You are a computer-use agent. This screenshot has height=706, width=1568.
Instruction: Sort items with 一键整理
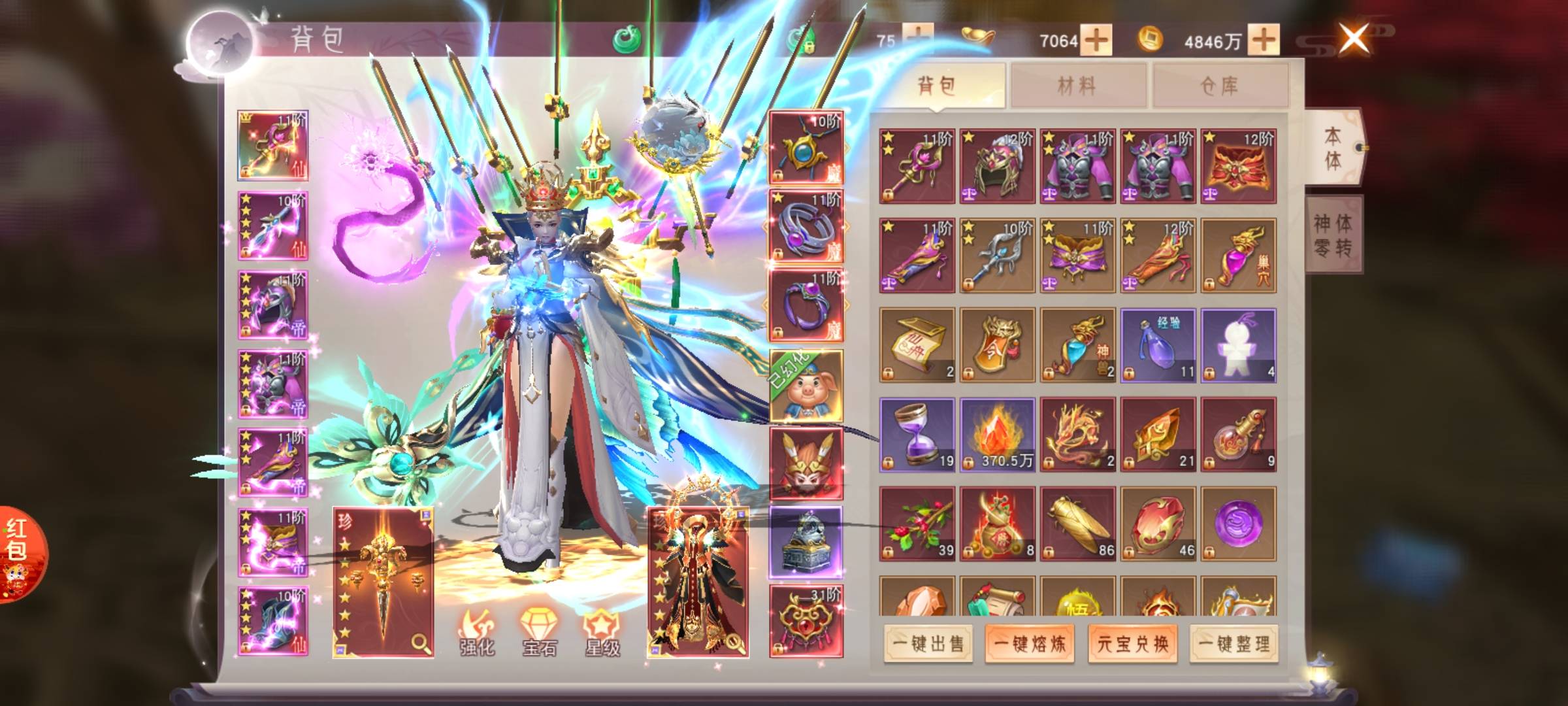[1234, 644]
